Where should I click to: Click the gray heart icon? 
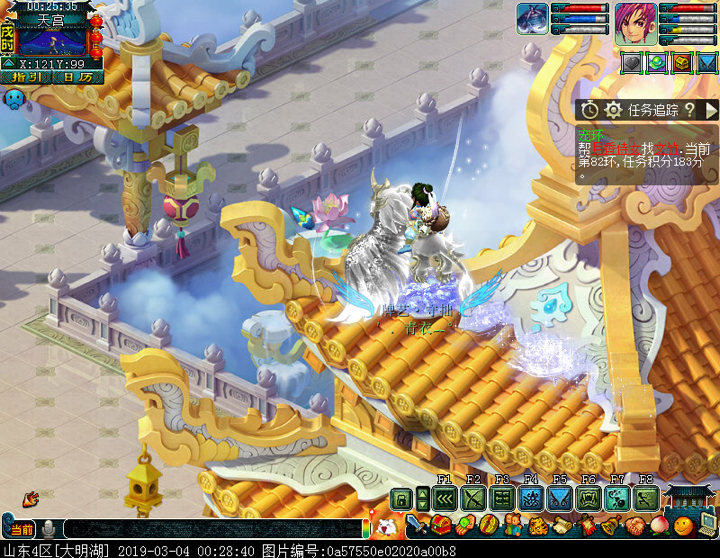pyautogui.click(x=631, y=62)
